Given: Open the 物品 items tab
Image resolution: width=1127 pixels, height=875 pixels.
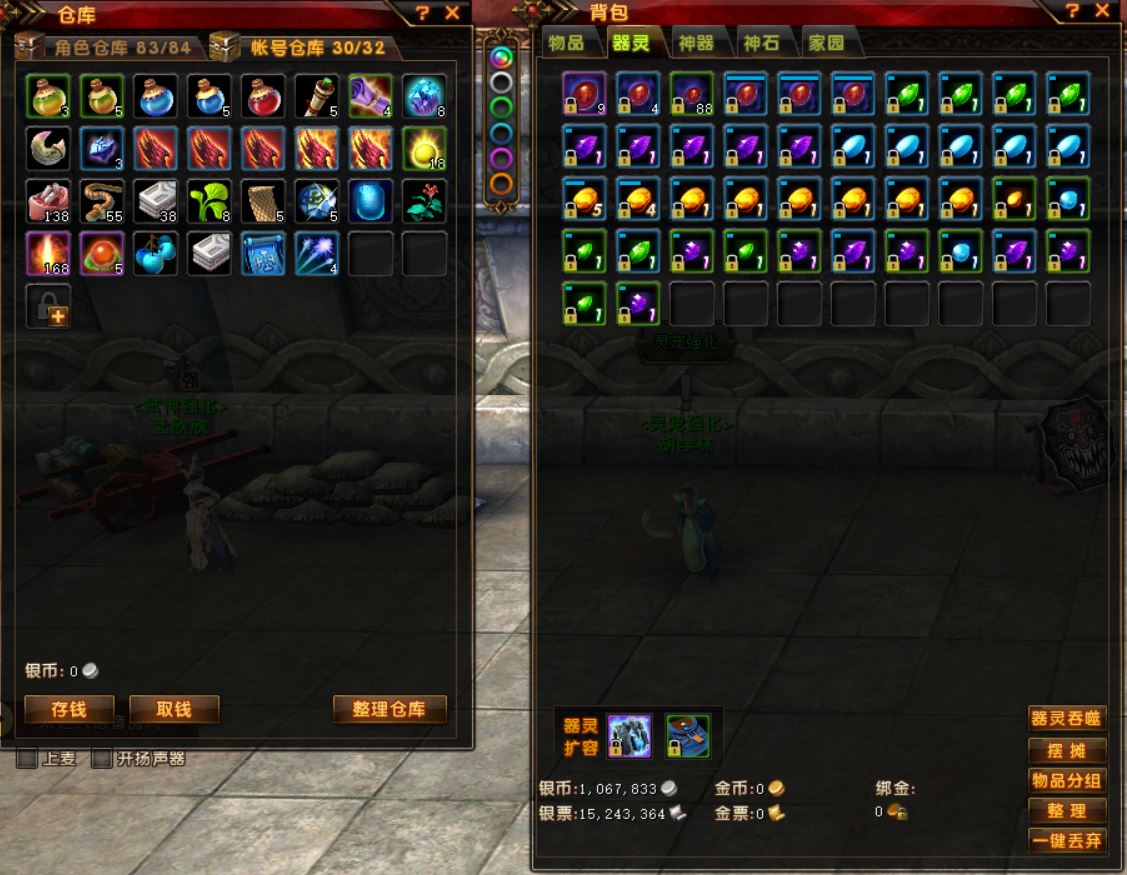Looking at the screenshot, I should coord(567,44).
